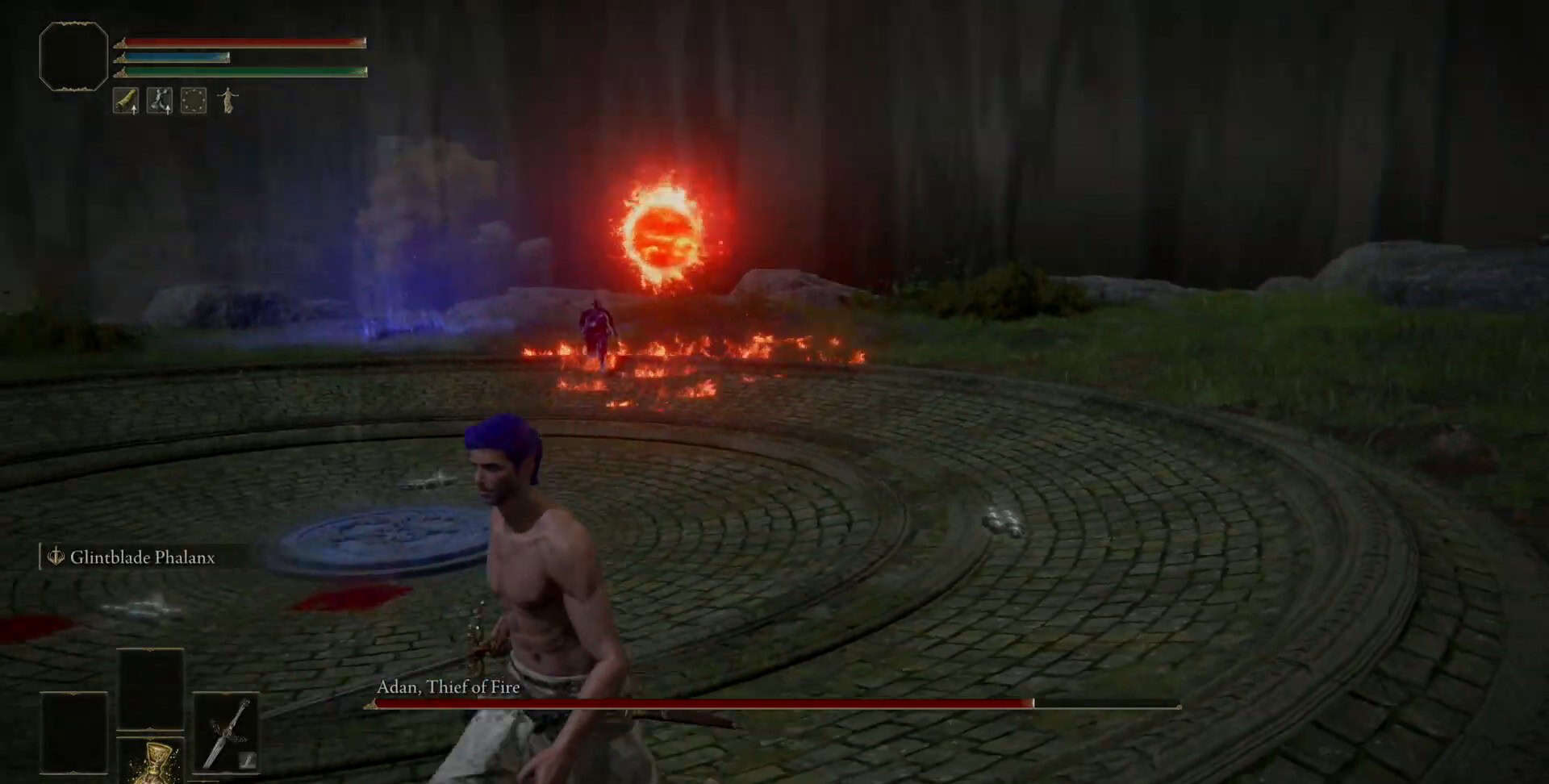1549x784 pixels.
Task: Select the horn buff status icon
Action: coord(126,101)
